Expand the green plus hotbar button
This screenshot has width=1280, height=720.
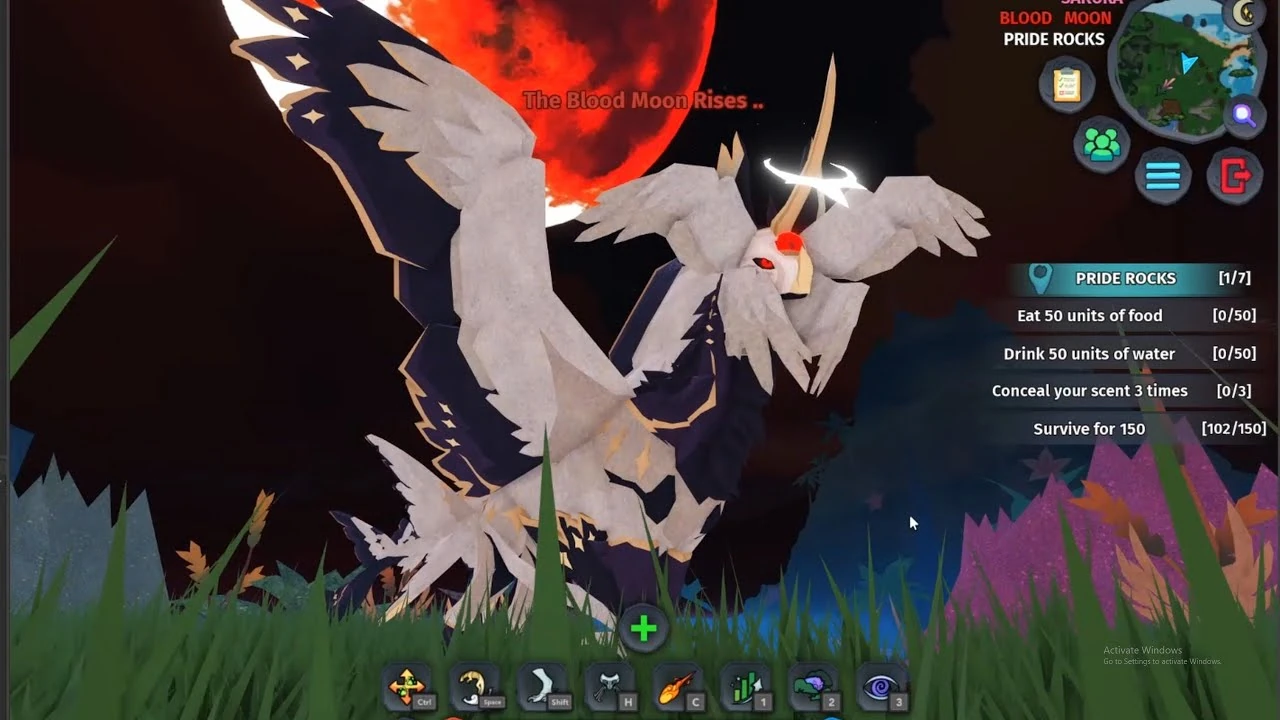click(x=643, y=628)
